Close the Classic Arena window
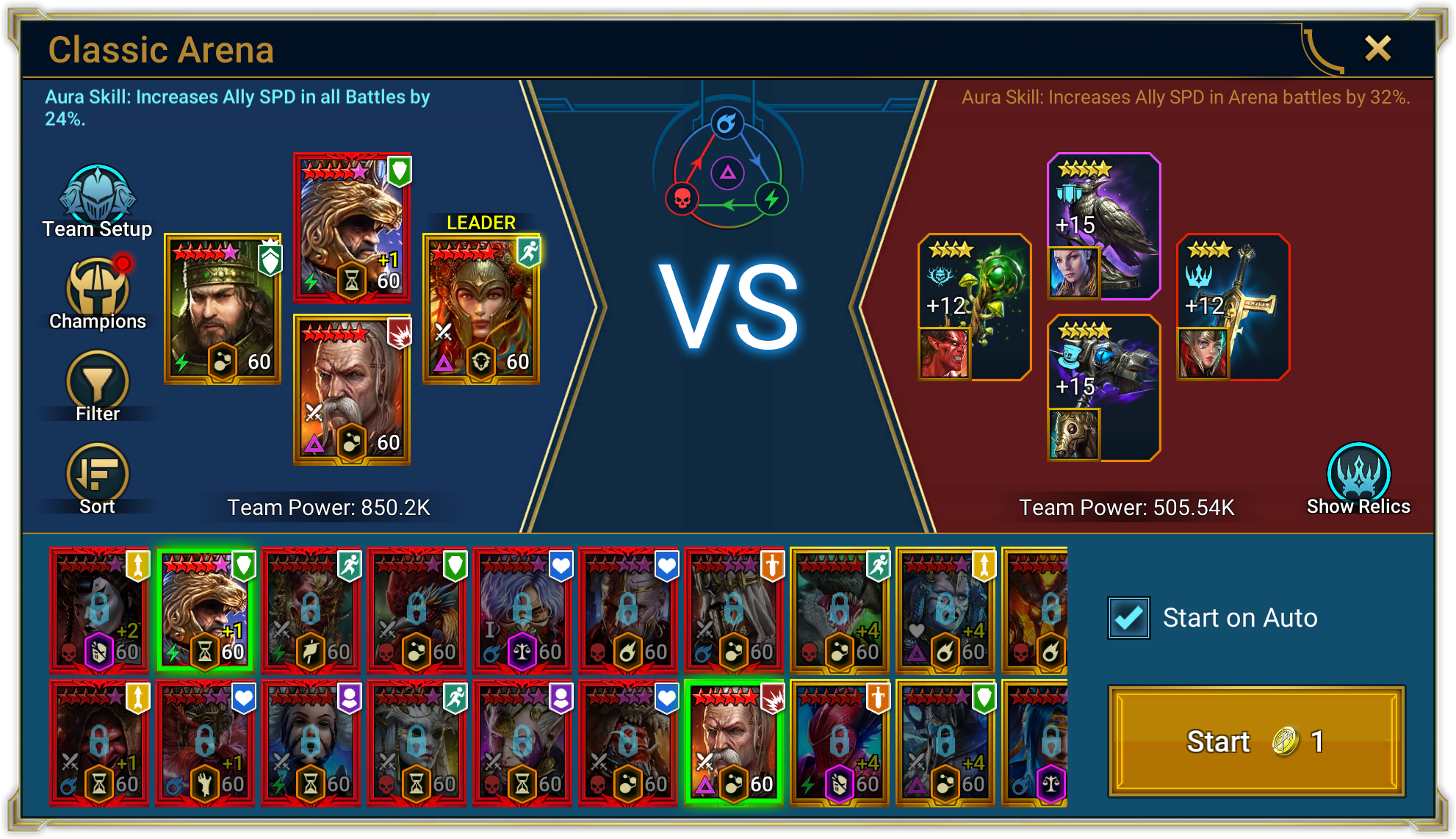Image resolution: width=1456 pixels, height=839 pixels. (1377, 49)
